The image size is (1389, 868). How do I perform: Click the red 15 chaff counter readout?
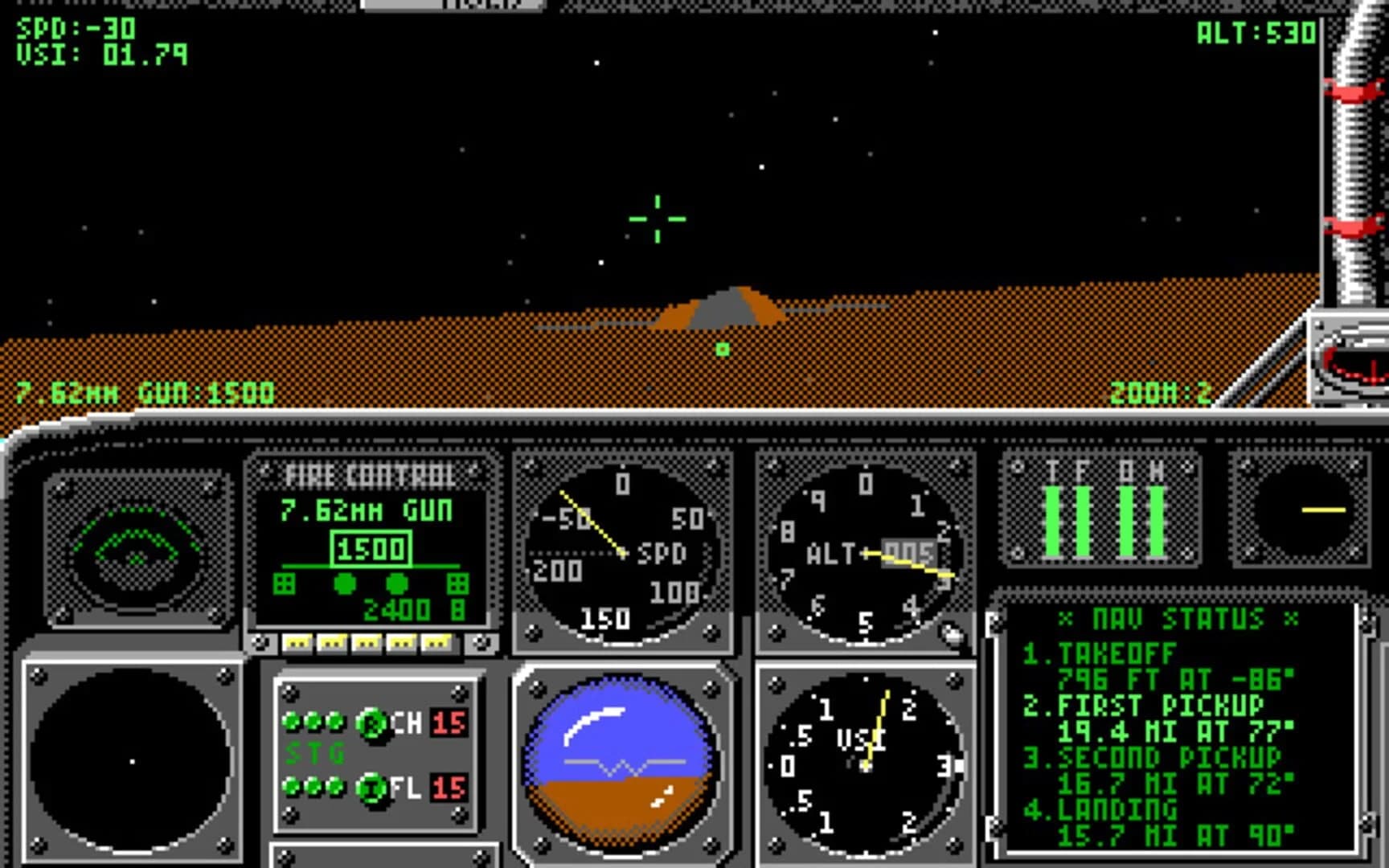click(x=447, y=723)
